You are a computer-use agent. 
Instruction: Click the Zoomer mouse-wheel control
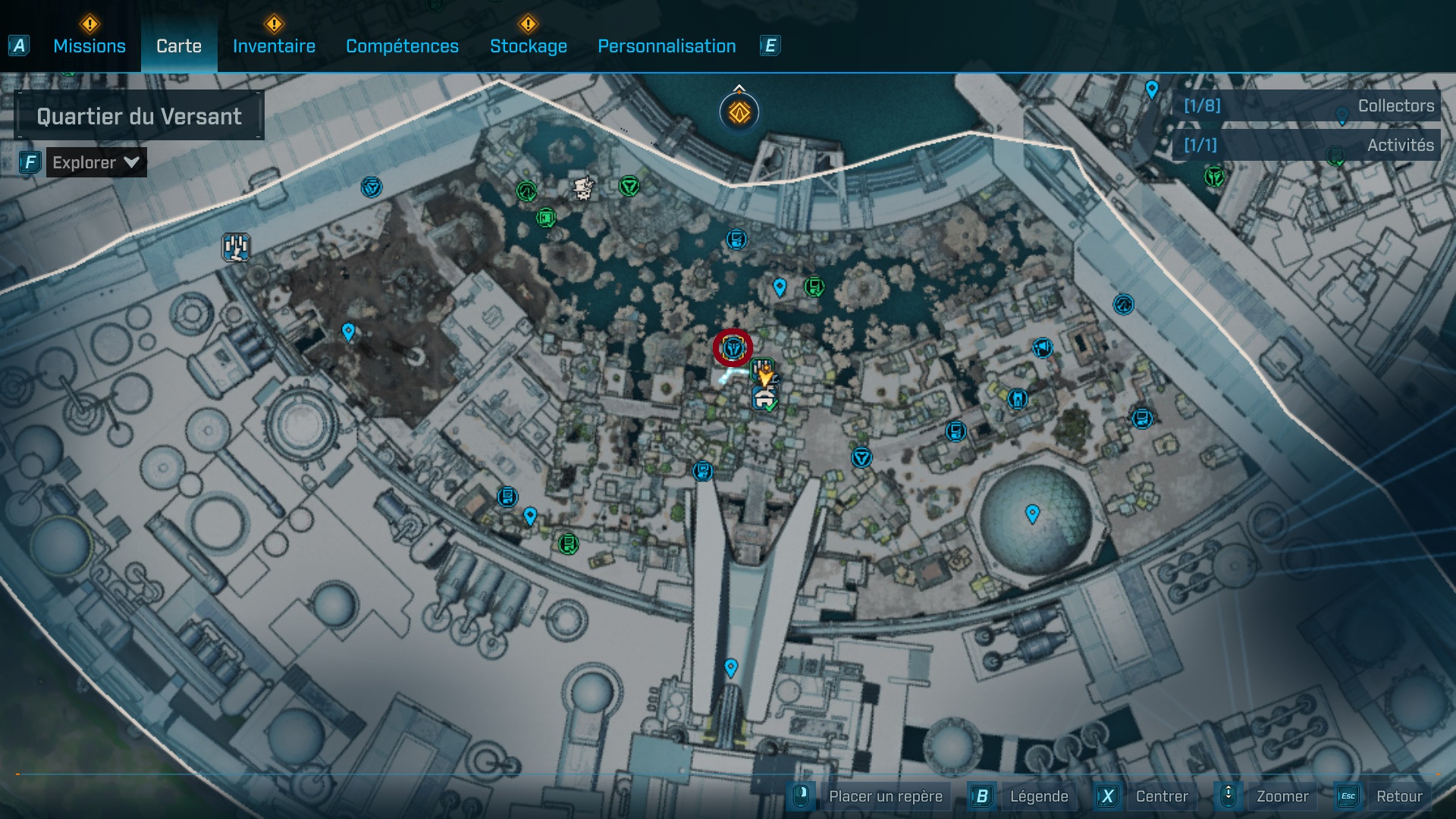1228,796
